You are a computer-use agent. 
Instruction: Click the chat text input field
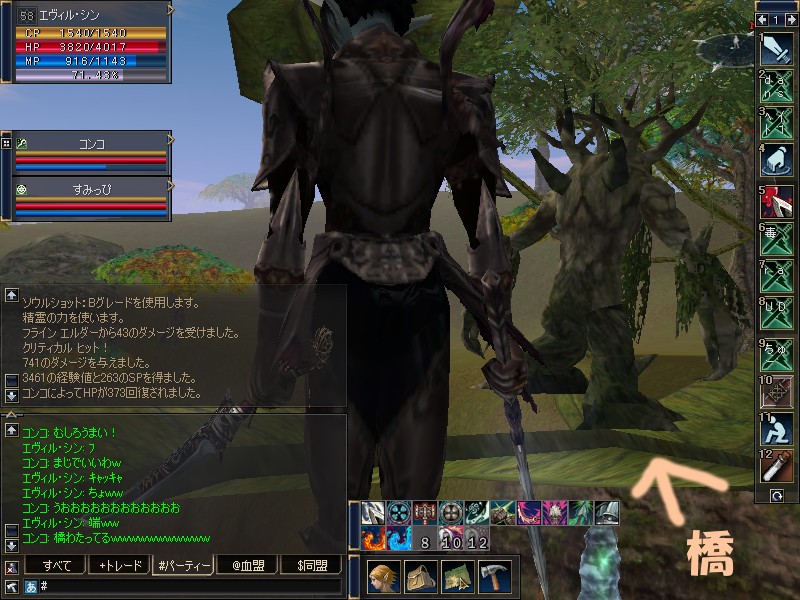click(x=190, y=587)
